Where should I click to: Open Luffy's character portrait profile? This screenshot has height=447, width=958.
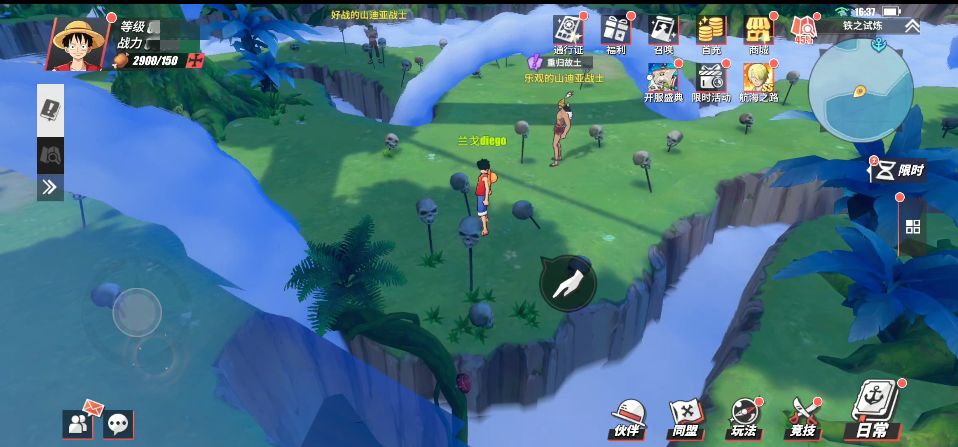coord(80,42)
